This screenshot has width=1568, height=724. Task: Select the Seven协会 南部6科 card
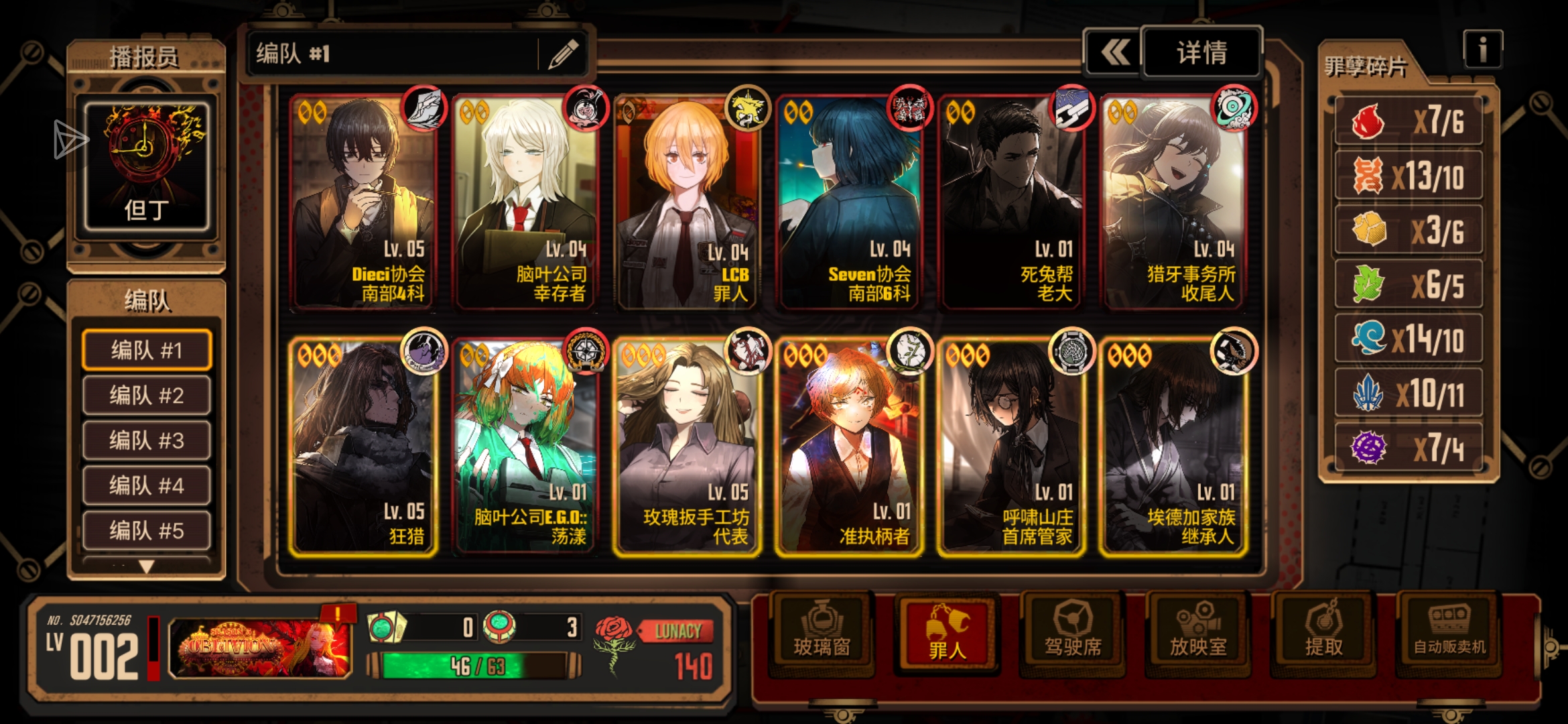click(849, 202)
